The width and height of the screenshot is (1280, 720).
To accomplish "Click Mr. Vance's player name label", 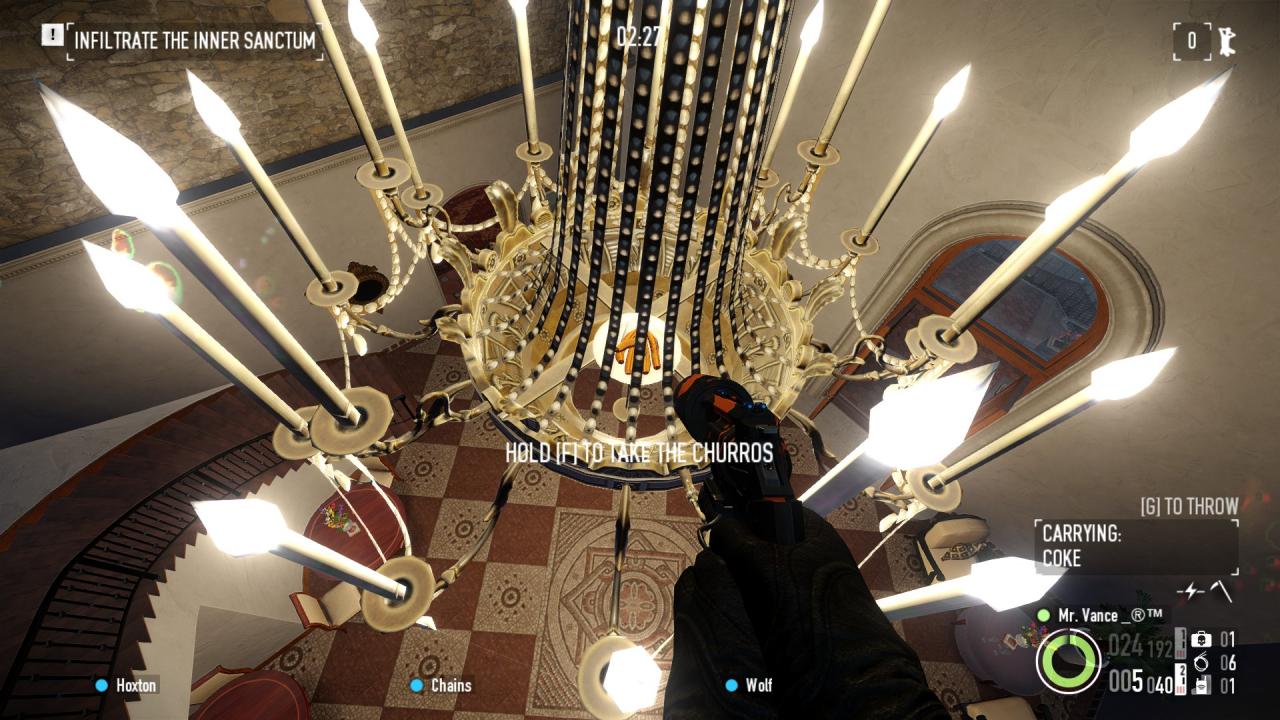I will point(1110,616).
